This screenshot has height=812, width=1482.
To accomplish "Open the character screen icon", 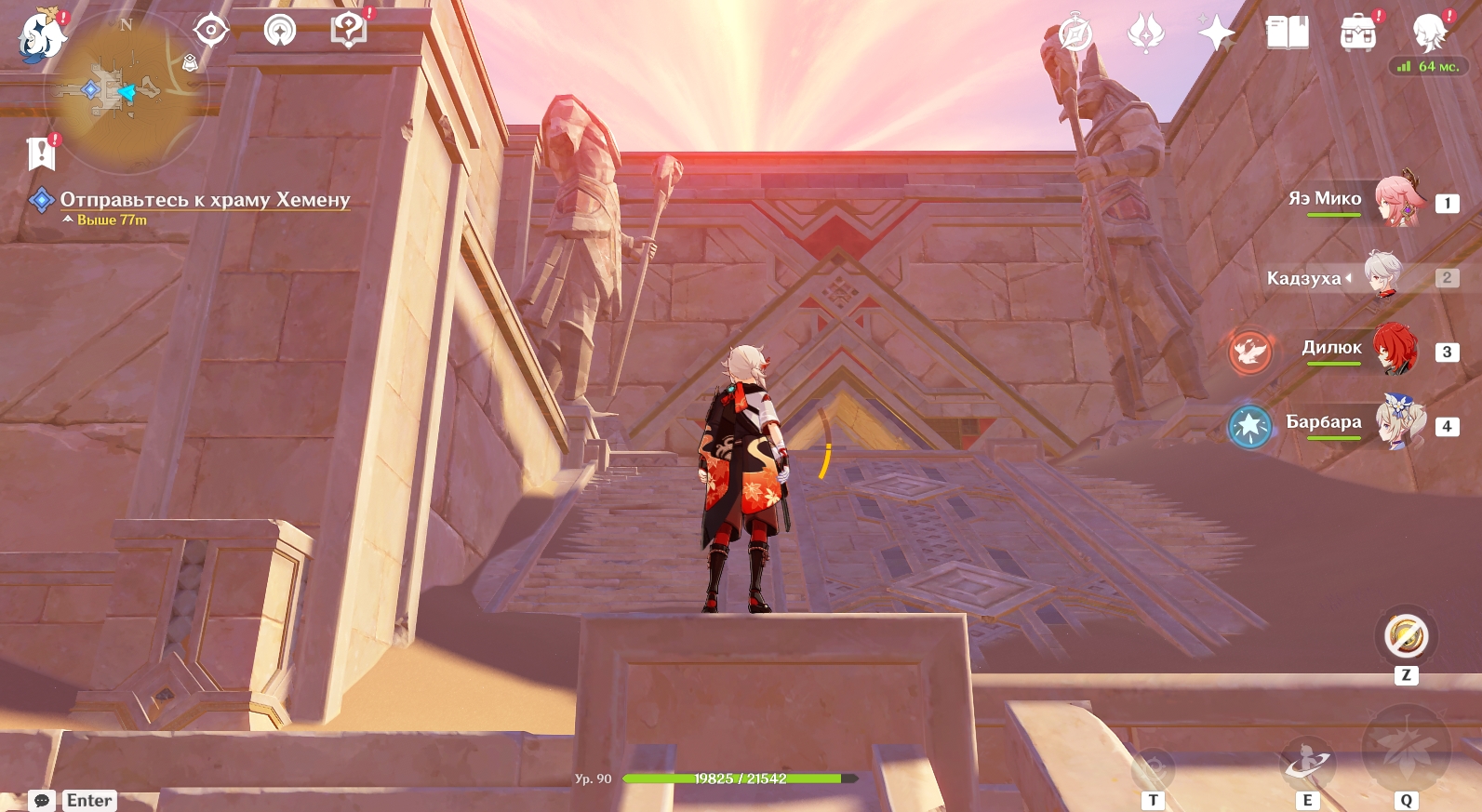I will tap(1428, 33).
